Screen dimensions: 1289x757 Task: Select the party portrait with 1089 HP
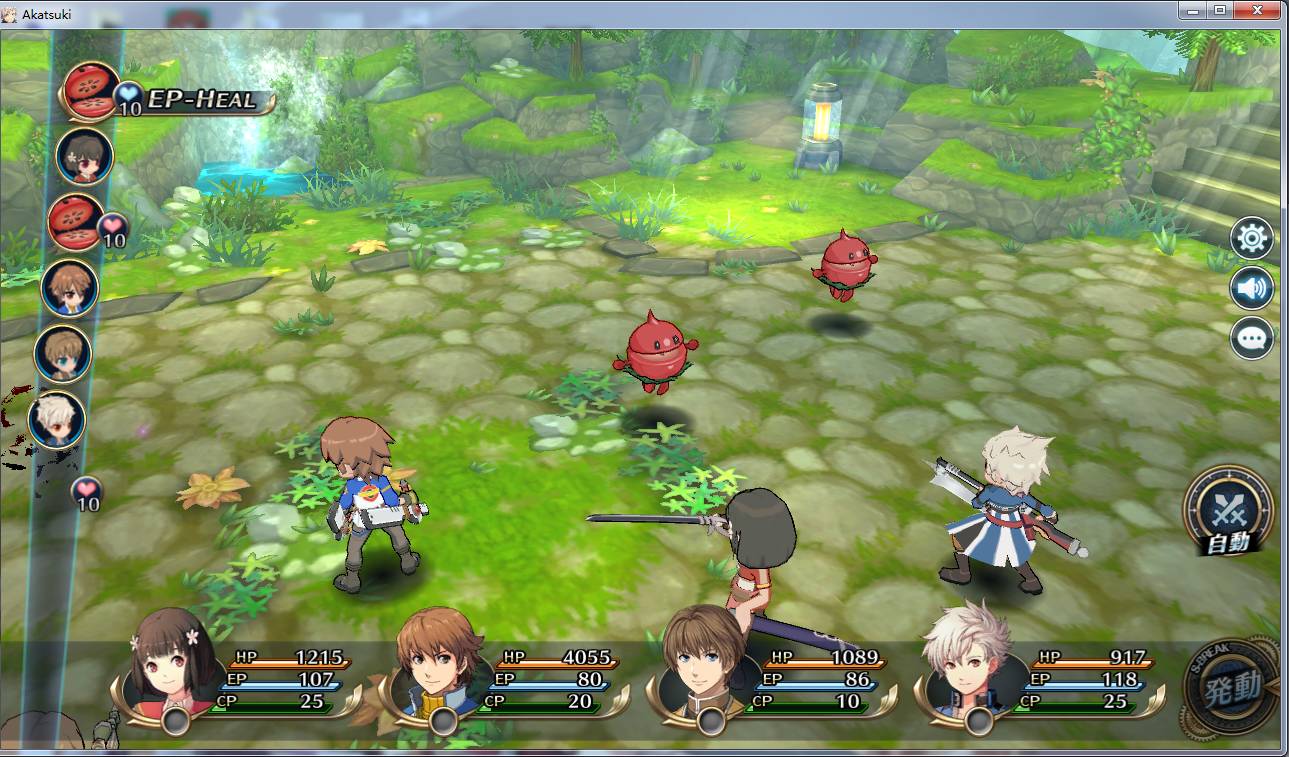point(706,664)
